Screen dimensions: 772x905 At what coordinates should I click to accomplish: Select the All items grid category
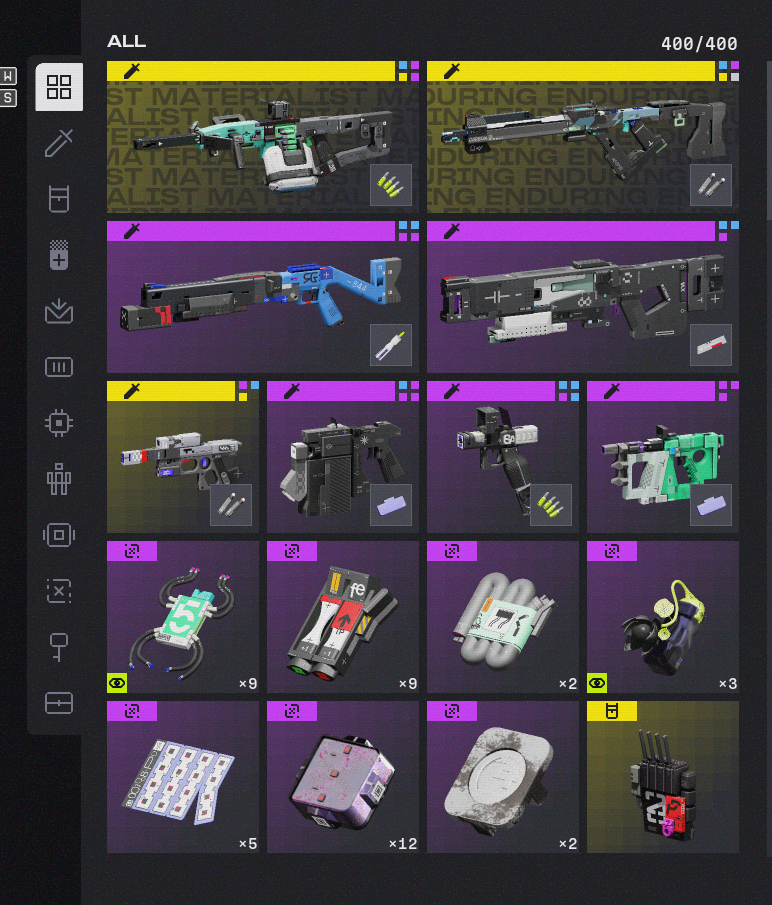pos(59,87)
